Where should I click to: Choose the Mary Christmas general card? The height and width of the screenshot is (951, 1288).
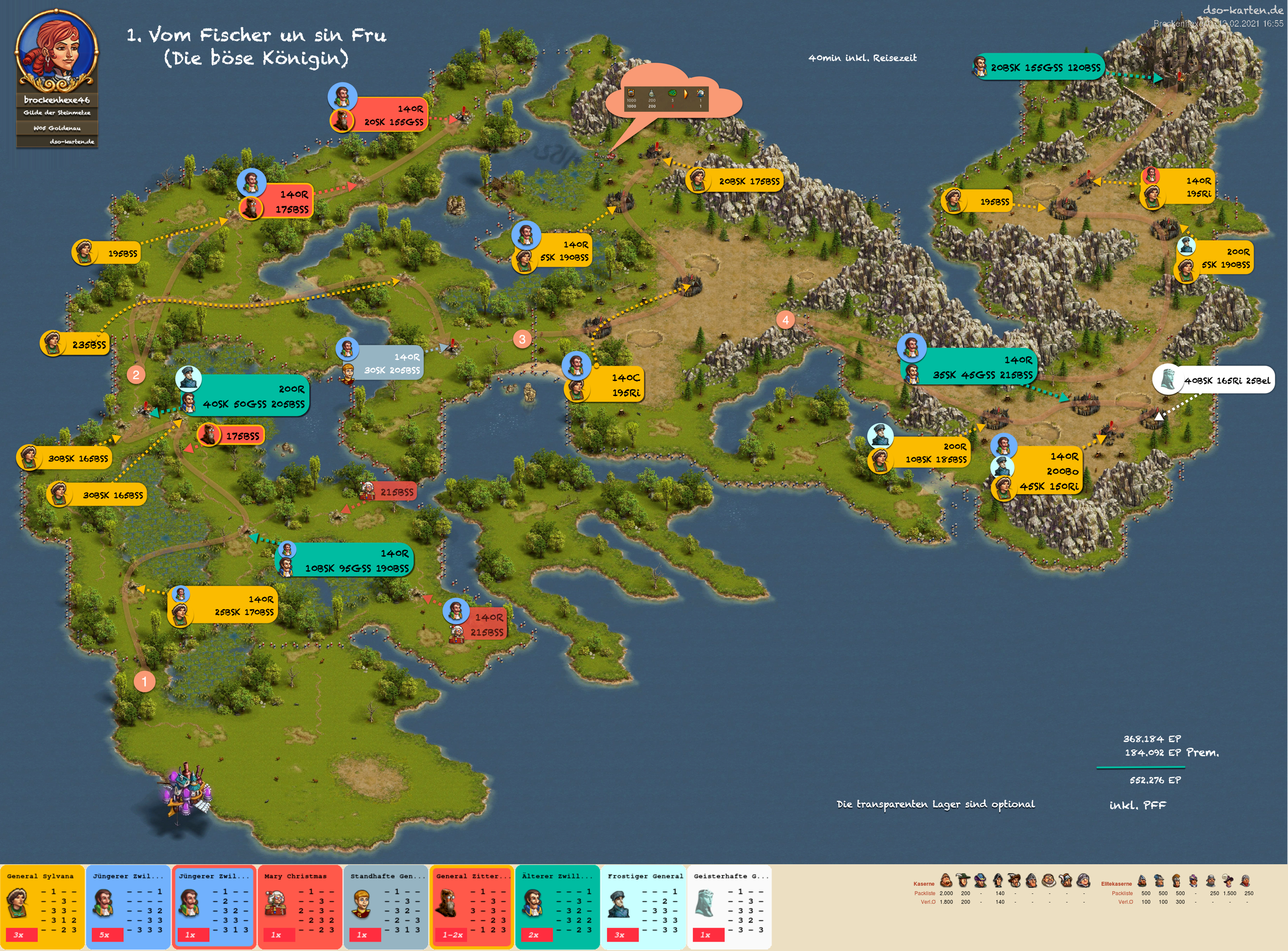(x=300, y=905)
